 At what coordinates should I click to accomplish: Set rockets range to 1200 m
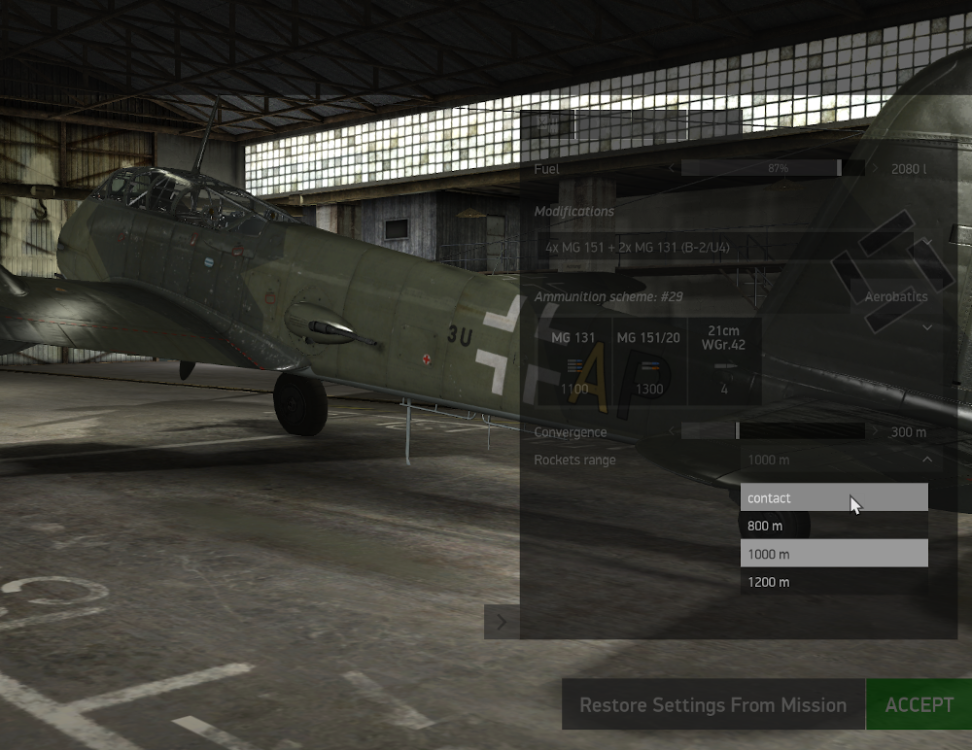tap(833, 582)
